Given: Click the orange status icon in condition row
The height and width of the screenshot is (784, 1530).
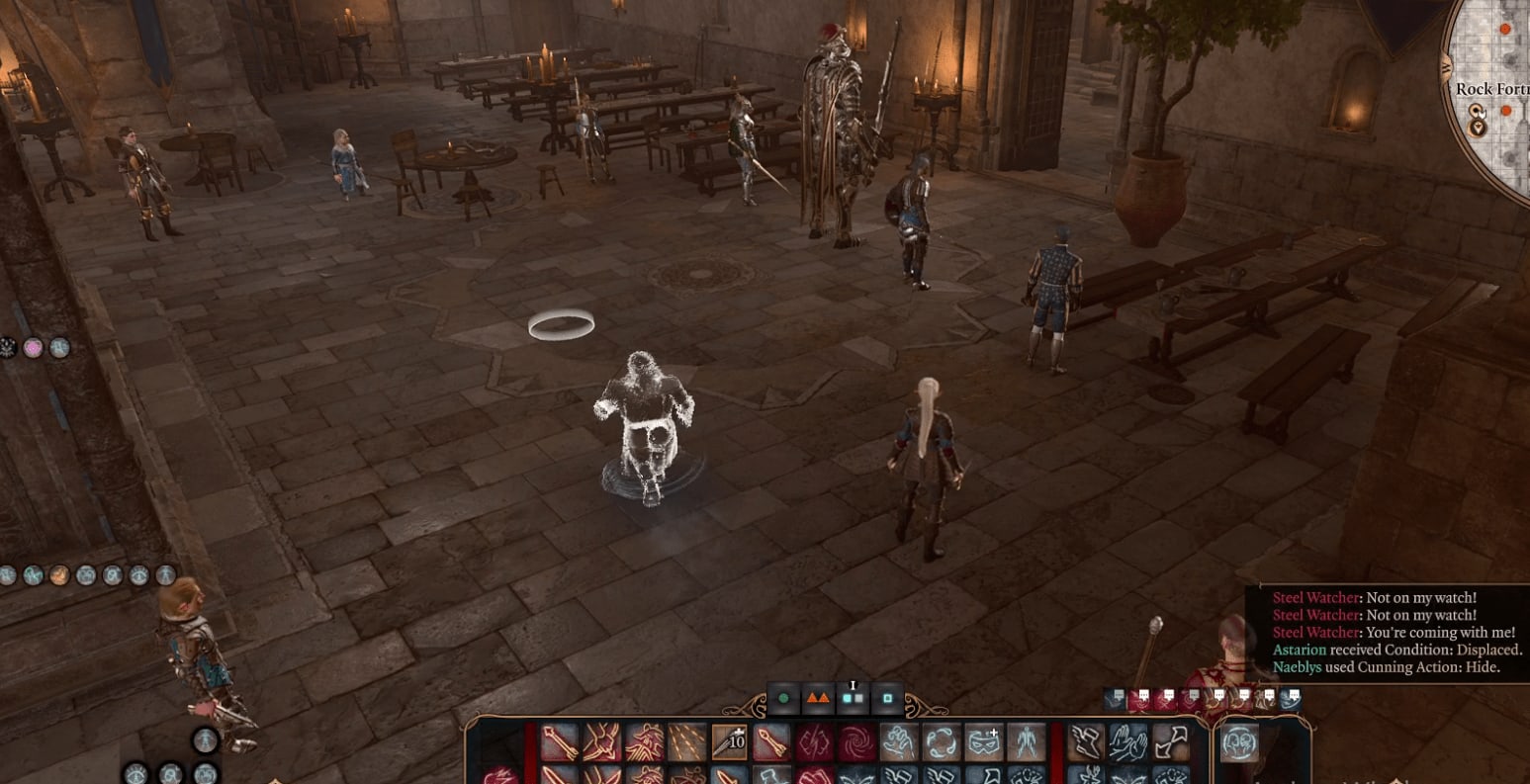Looking at the screenshot, I should coord(59,574).
